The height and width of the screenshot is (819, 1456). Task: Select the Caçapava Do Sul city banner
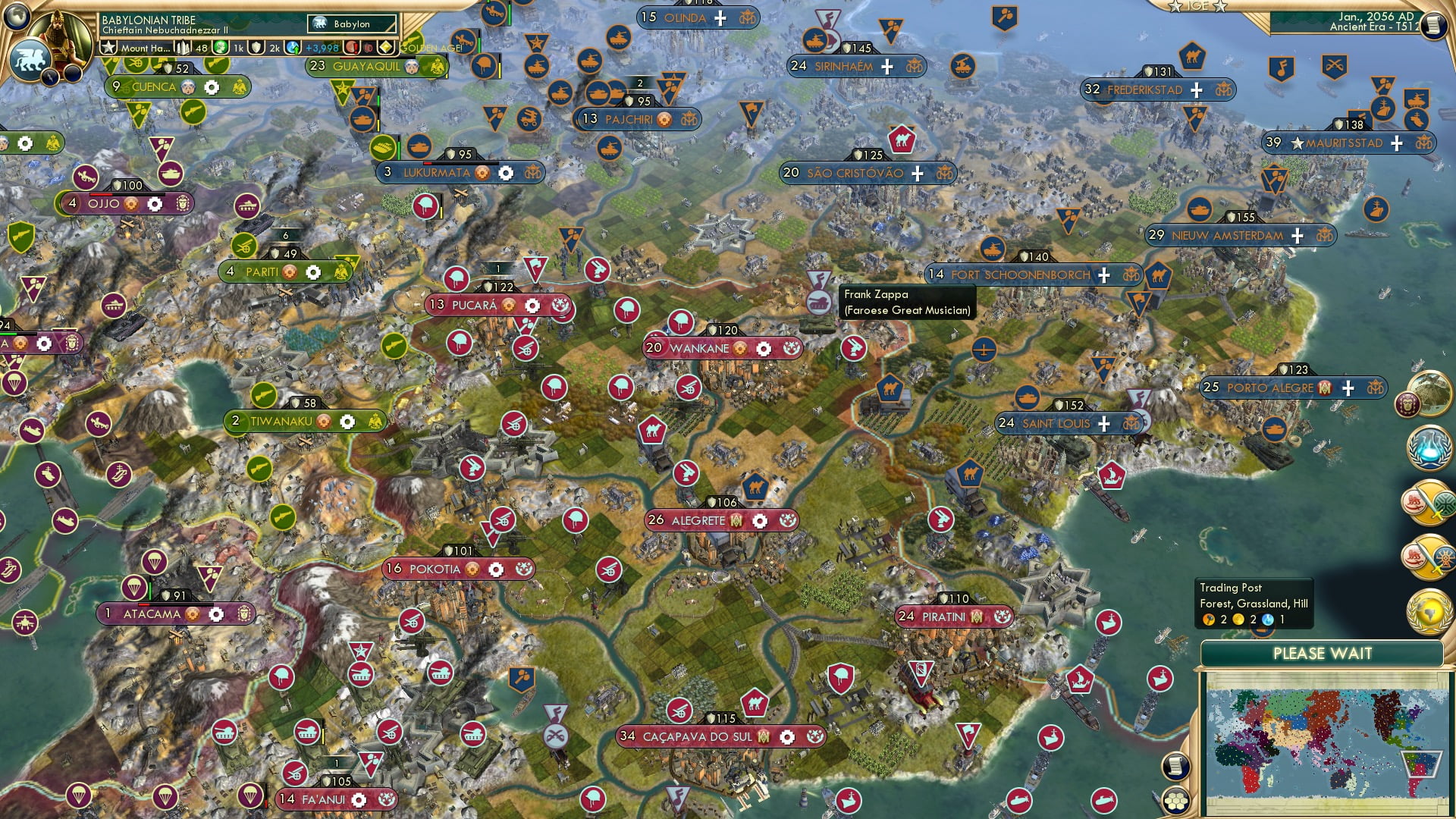click(x=713, y=735)
